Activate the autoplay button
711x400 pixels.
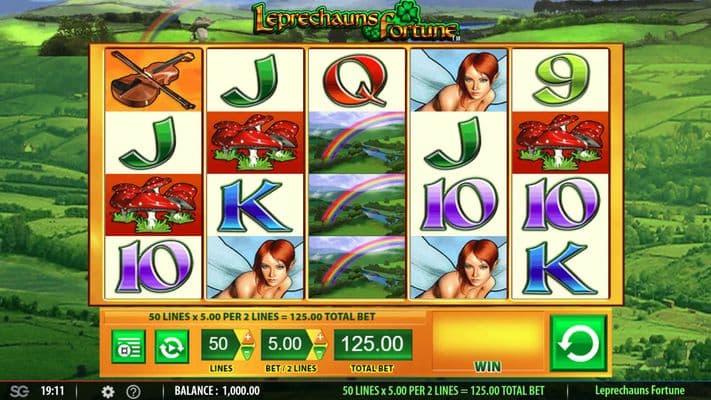171,346
